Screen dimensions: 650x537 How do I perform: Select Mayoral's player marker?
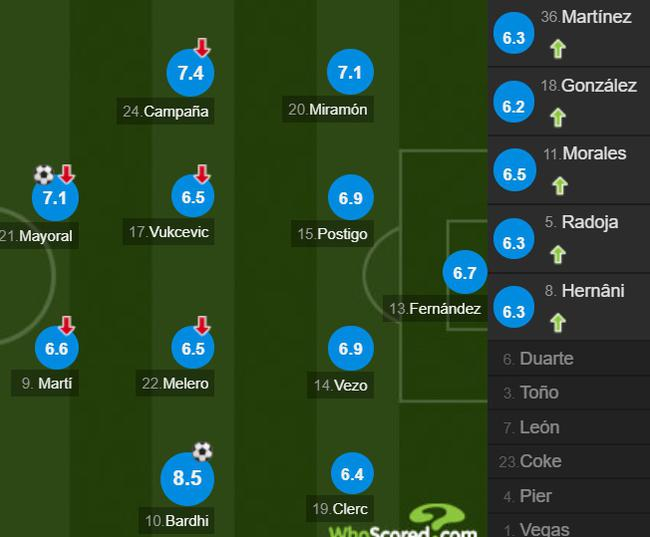coord(55,198)
